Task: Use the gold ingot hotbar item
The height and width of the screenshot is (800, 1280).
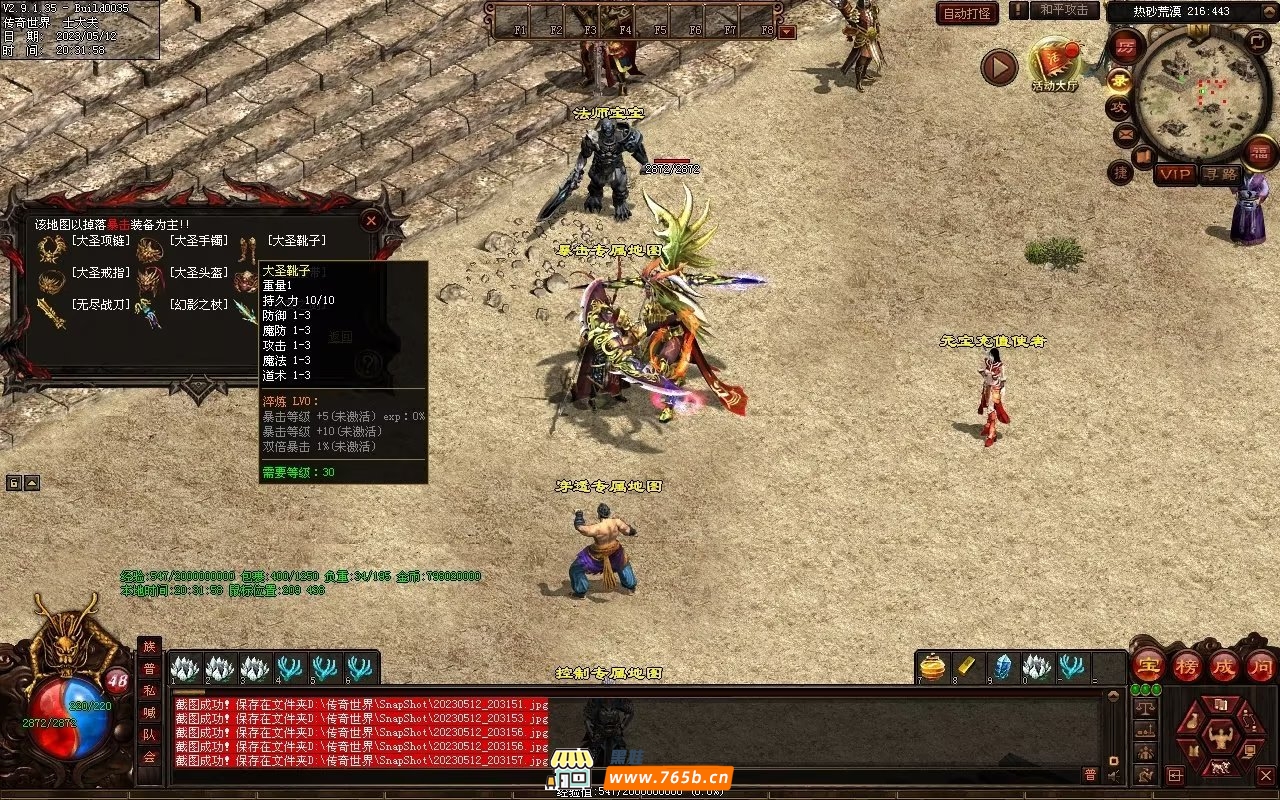Action: coord(968,666)
